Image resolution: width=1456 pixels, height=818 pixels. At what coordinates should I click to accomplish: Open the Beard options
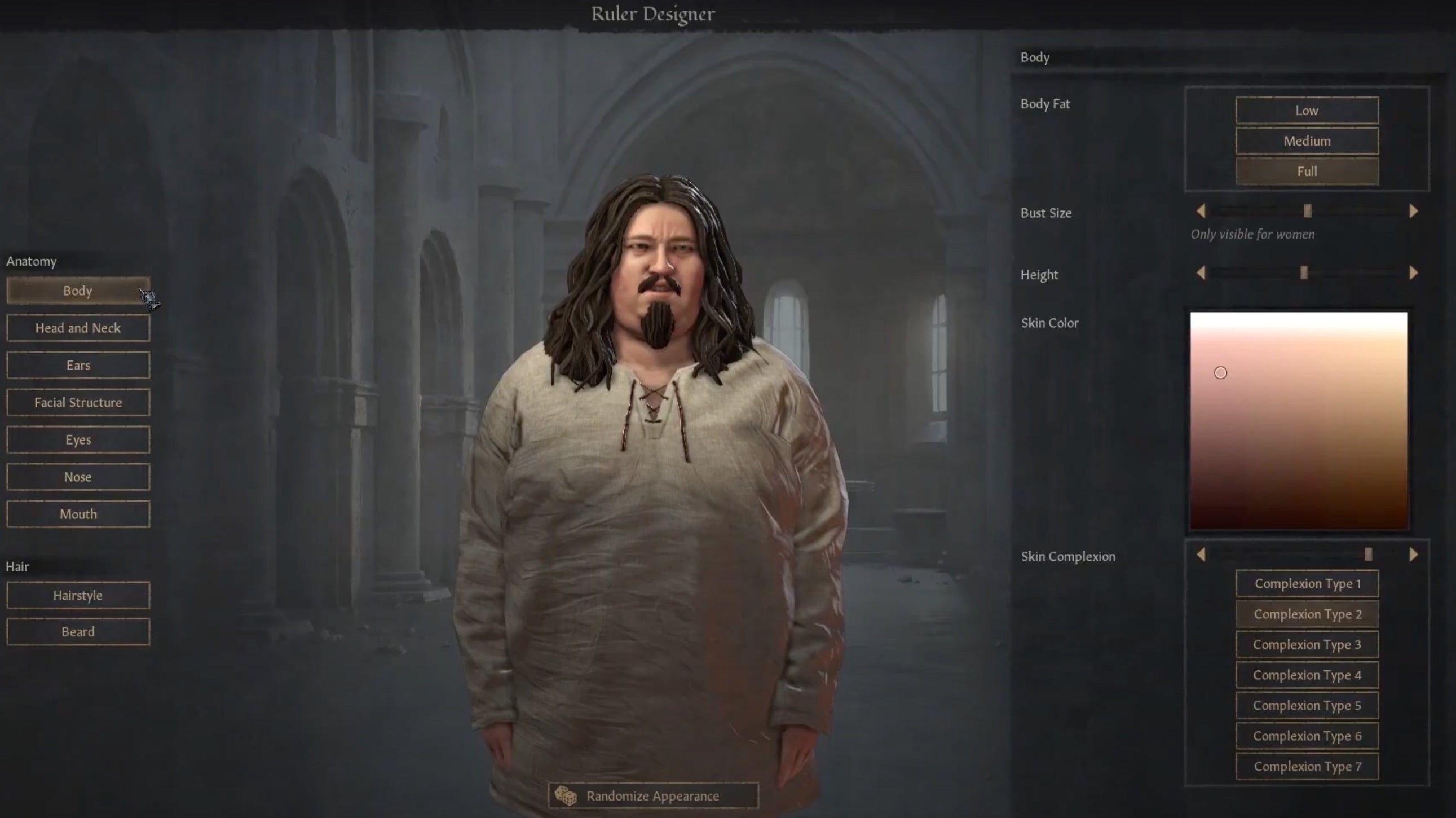pyautogui.click(x=77, y=631)
